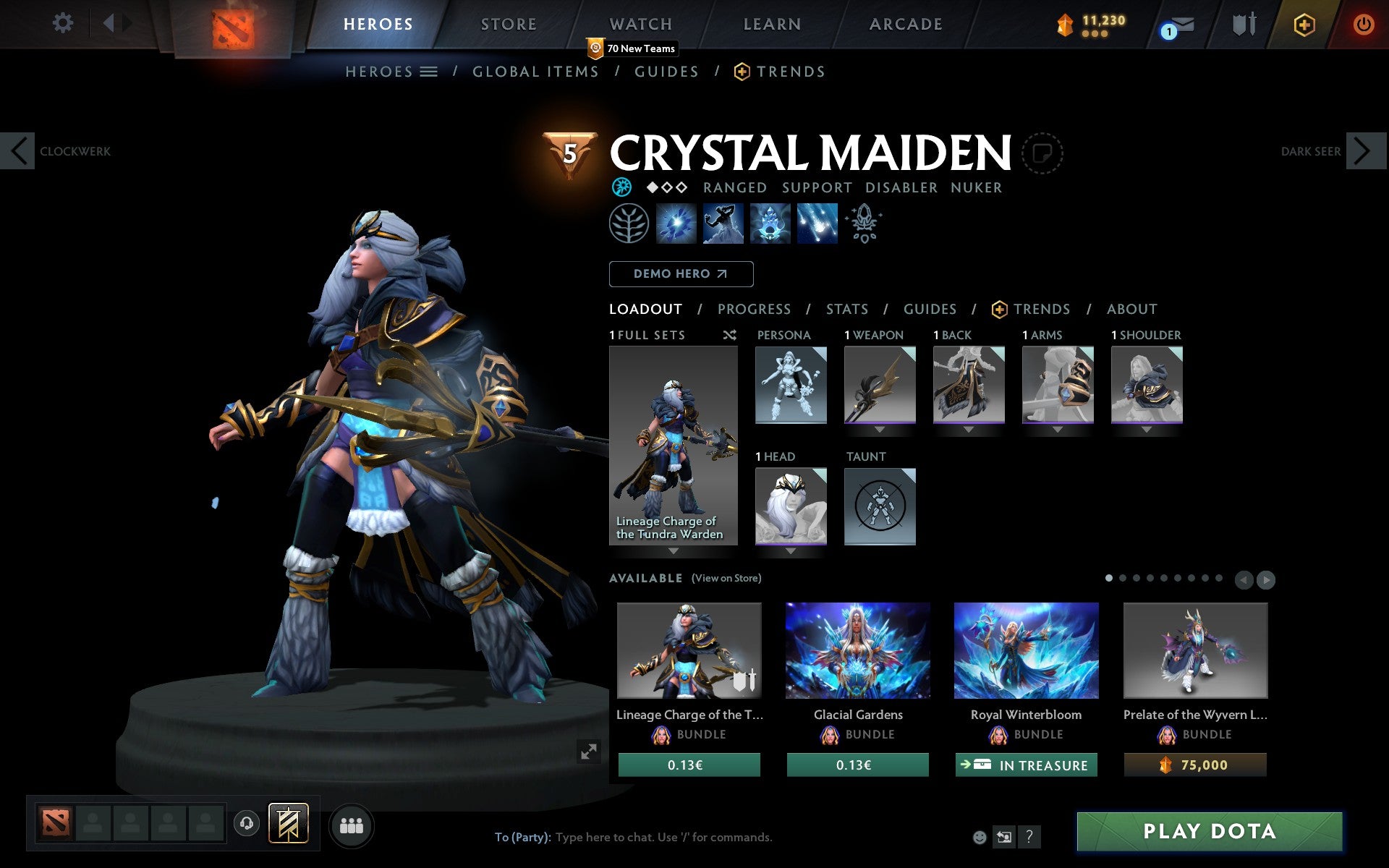Select the Glacial Gardens bundle thumbnail
1389x868 pixels.
(857, 651)
